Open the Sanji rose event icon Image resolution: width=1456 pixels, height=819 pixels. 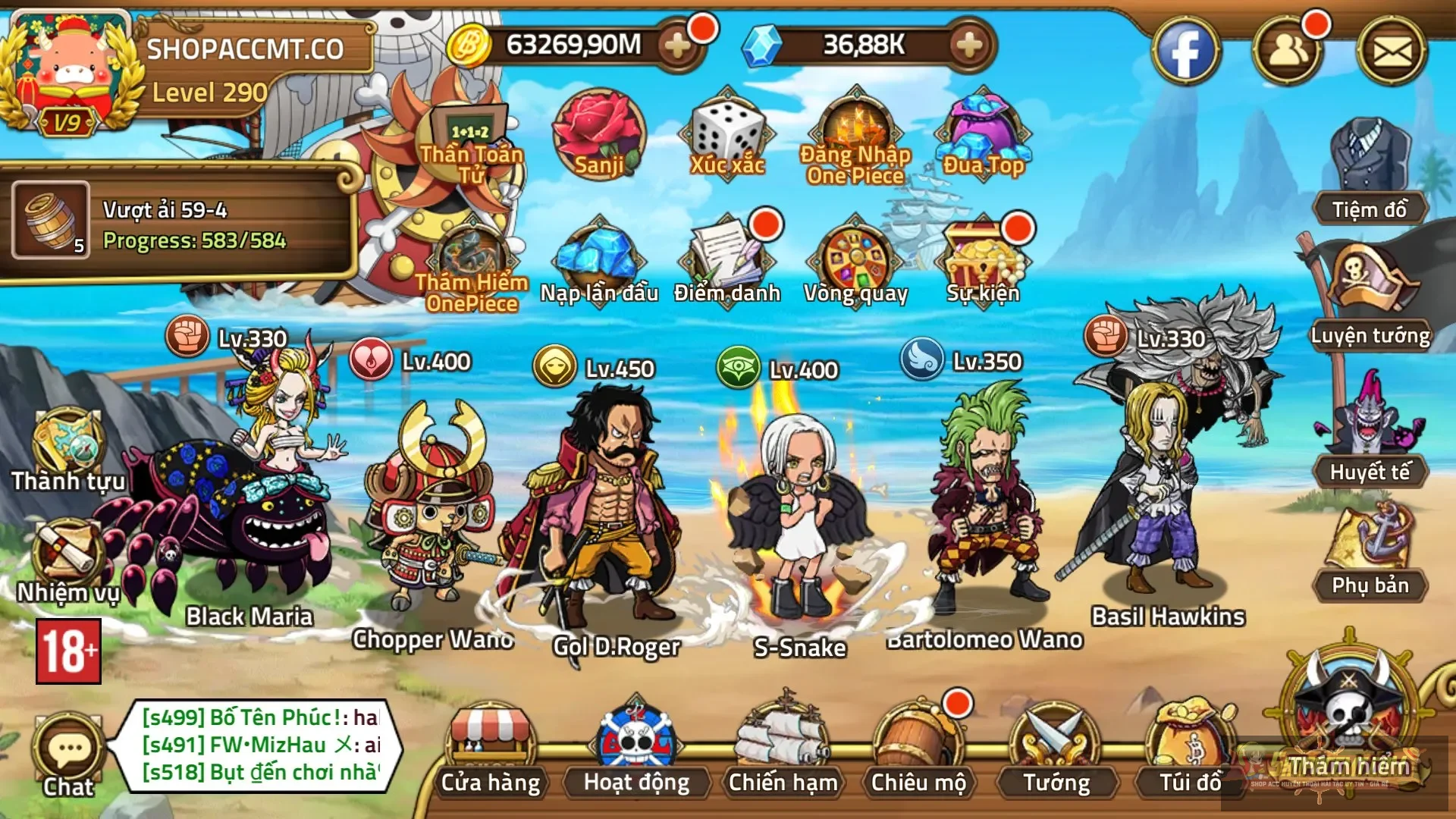click(x=599, y=136)
